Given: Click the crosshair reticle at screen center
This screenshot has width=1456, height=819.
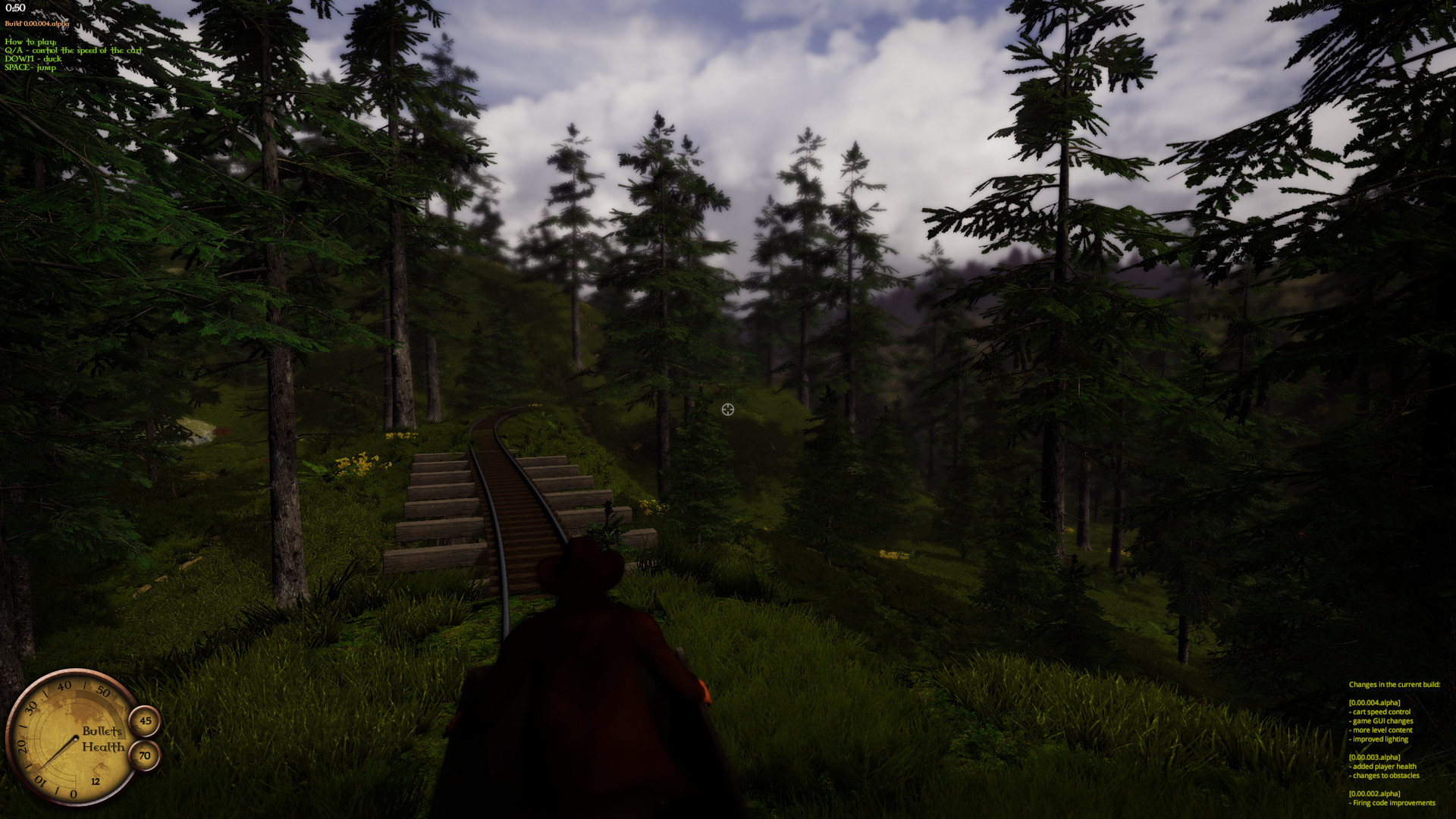Looking at the screenshot, I should pos(727,409).
